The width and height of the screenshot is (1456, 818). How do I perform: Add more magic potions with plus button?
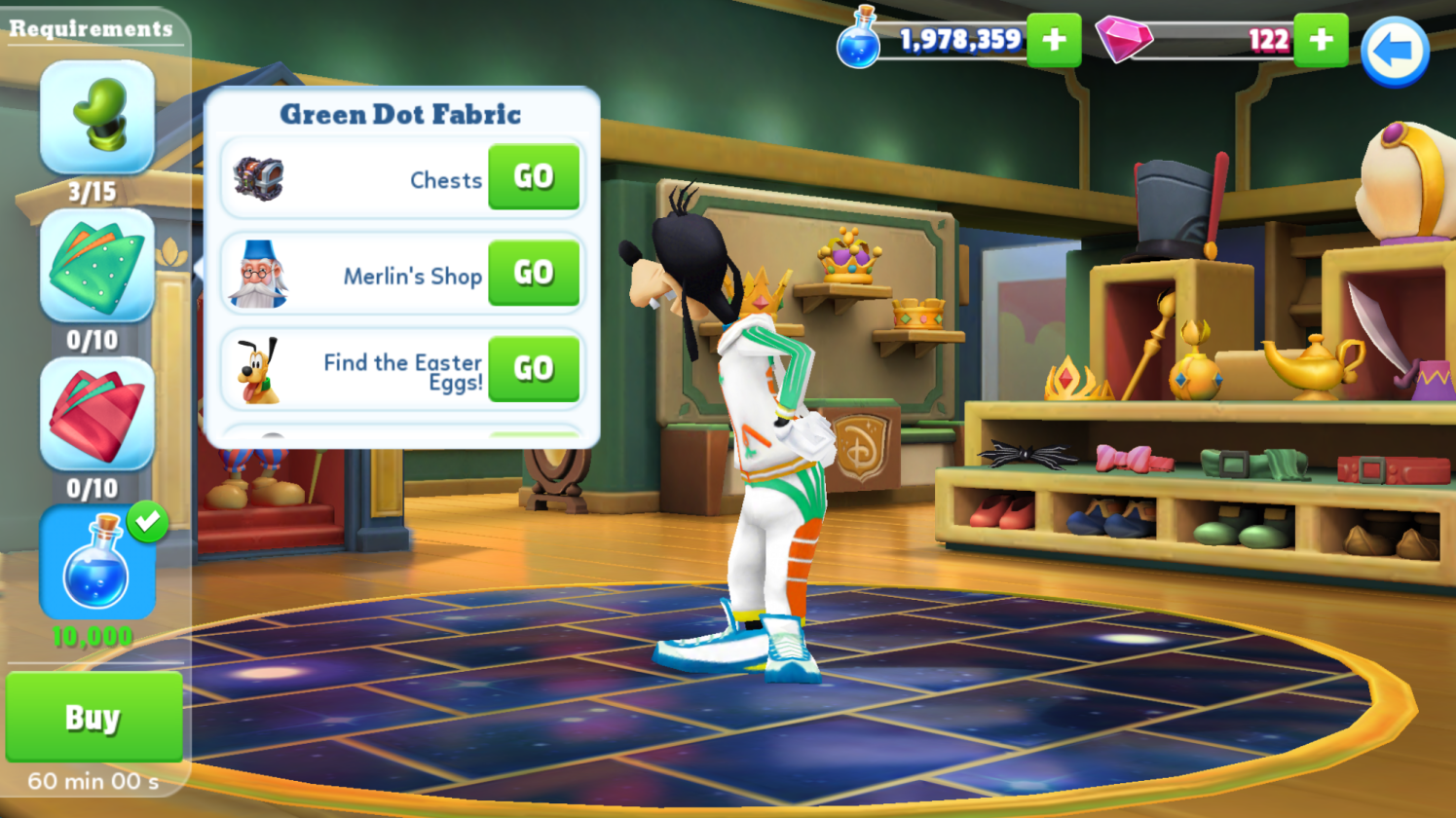[x=1053, y=40]
